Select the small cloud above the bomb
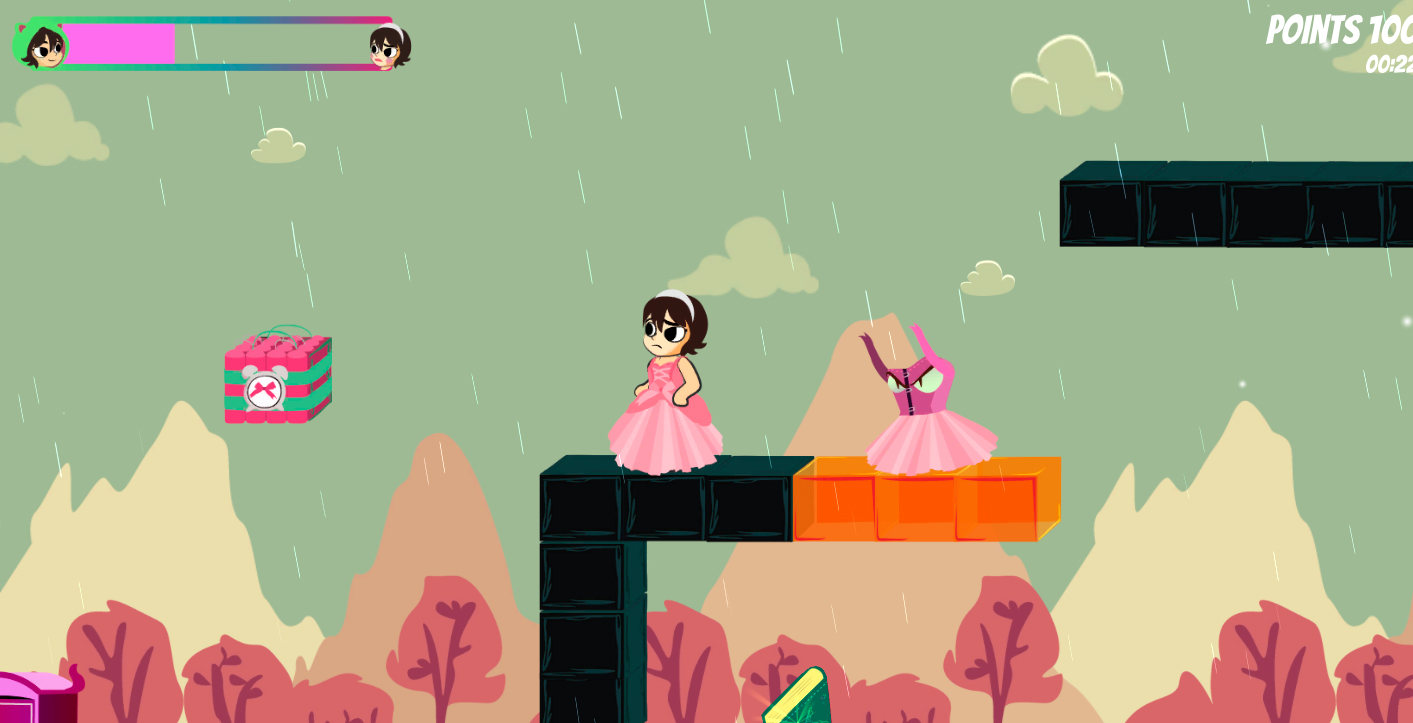The image size is (1413, 723). 277,146
